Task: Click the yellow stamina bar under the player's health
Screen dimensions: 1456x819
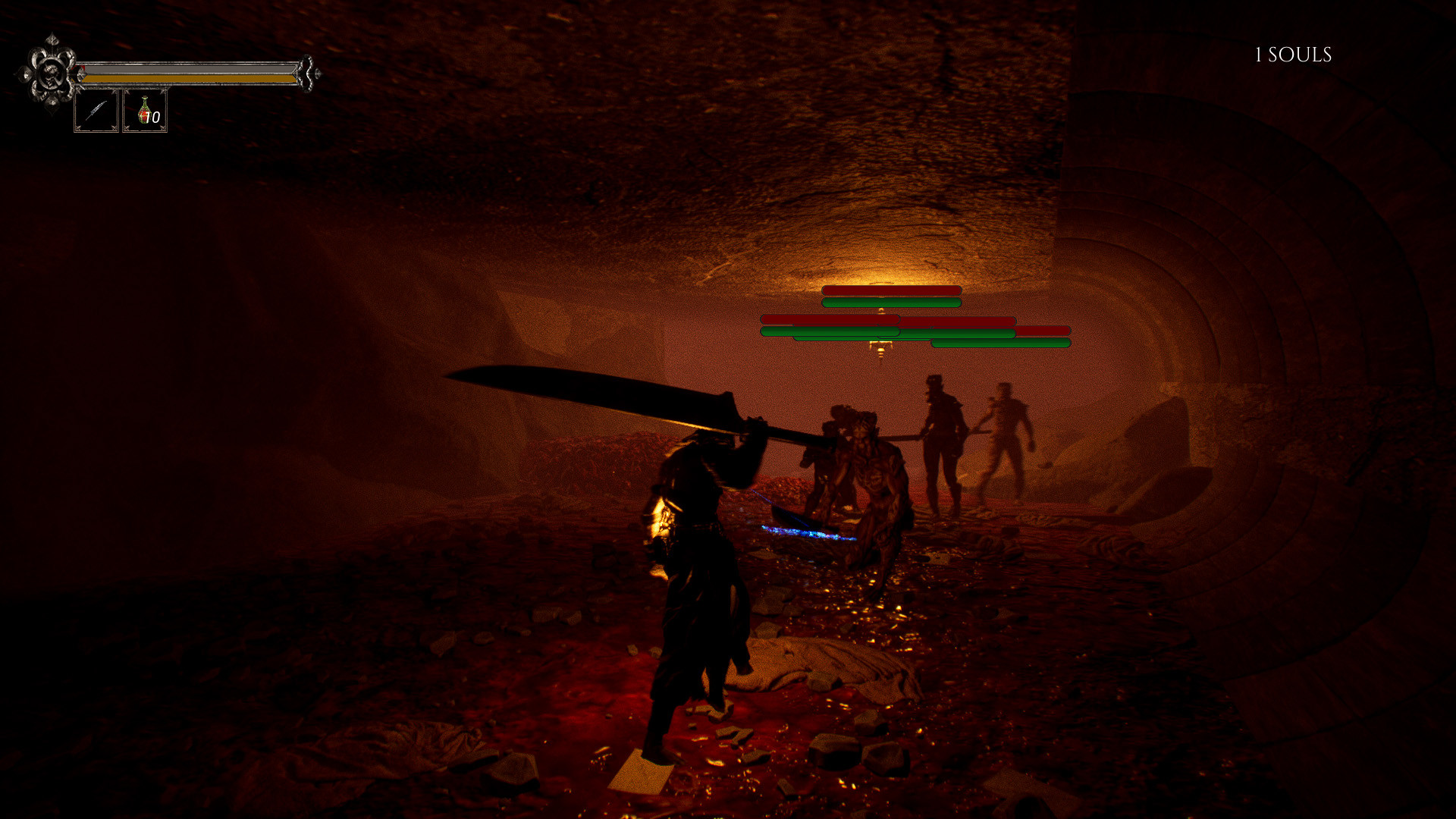Action: point(190,77)
